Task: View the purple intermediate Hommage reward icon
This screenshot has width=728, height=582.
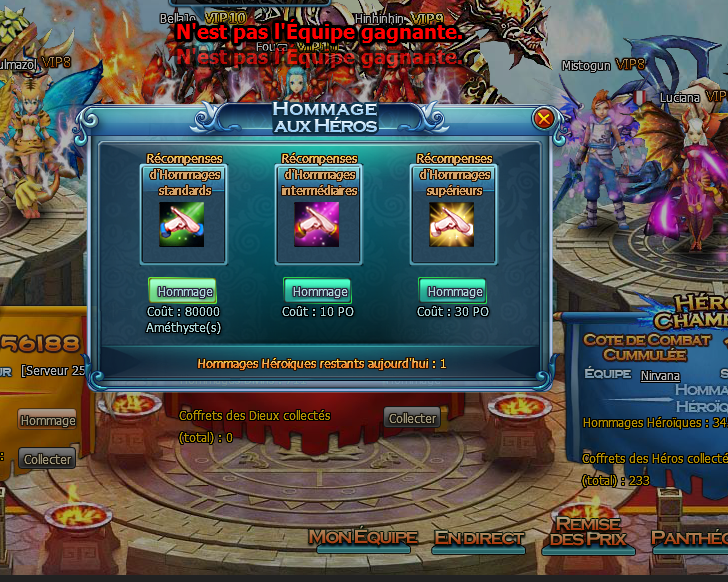Action: [x=317, y=224]
